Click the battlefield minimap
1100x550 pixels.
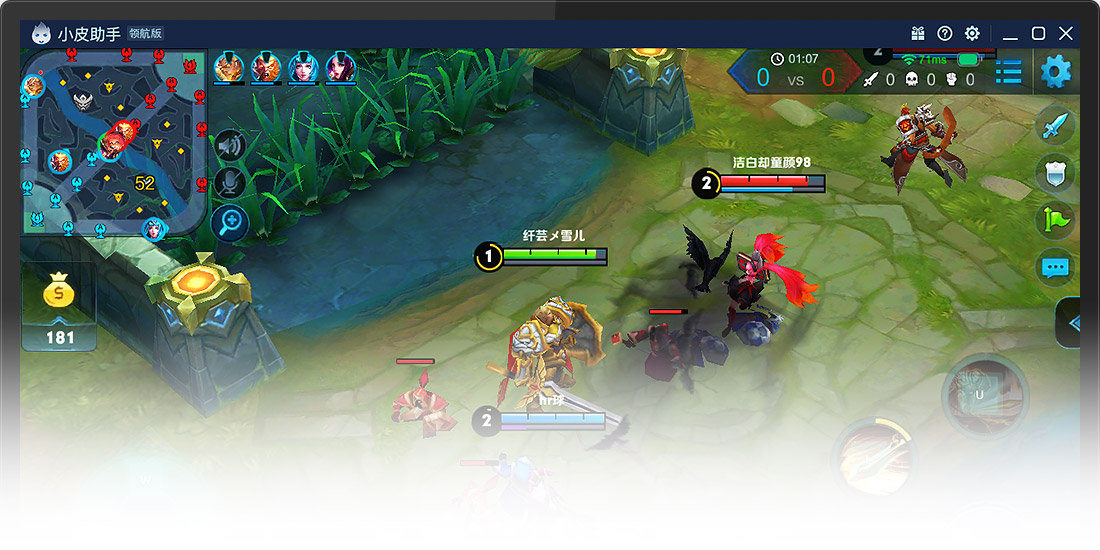(113, 145)
